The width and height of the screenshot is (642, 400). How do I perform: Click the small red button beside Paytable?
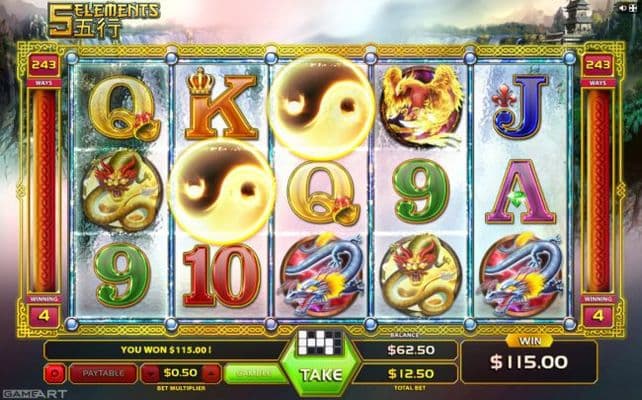tap(54, 373)
